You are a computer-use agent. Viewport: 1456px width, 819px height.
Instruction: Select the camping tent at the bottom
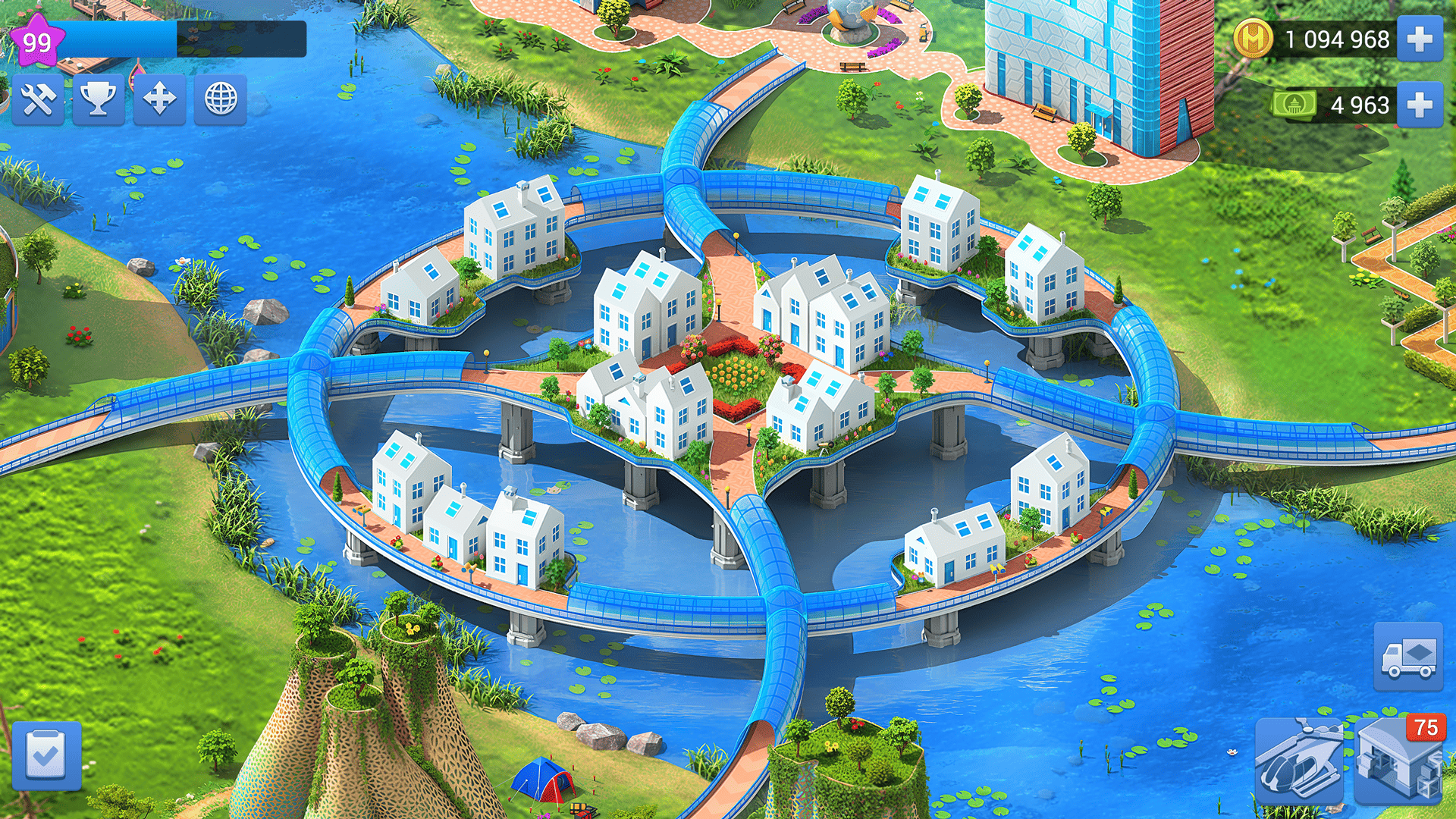point(544,781)
